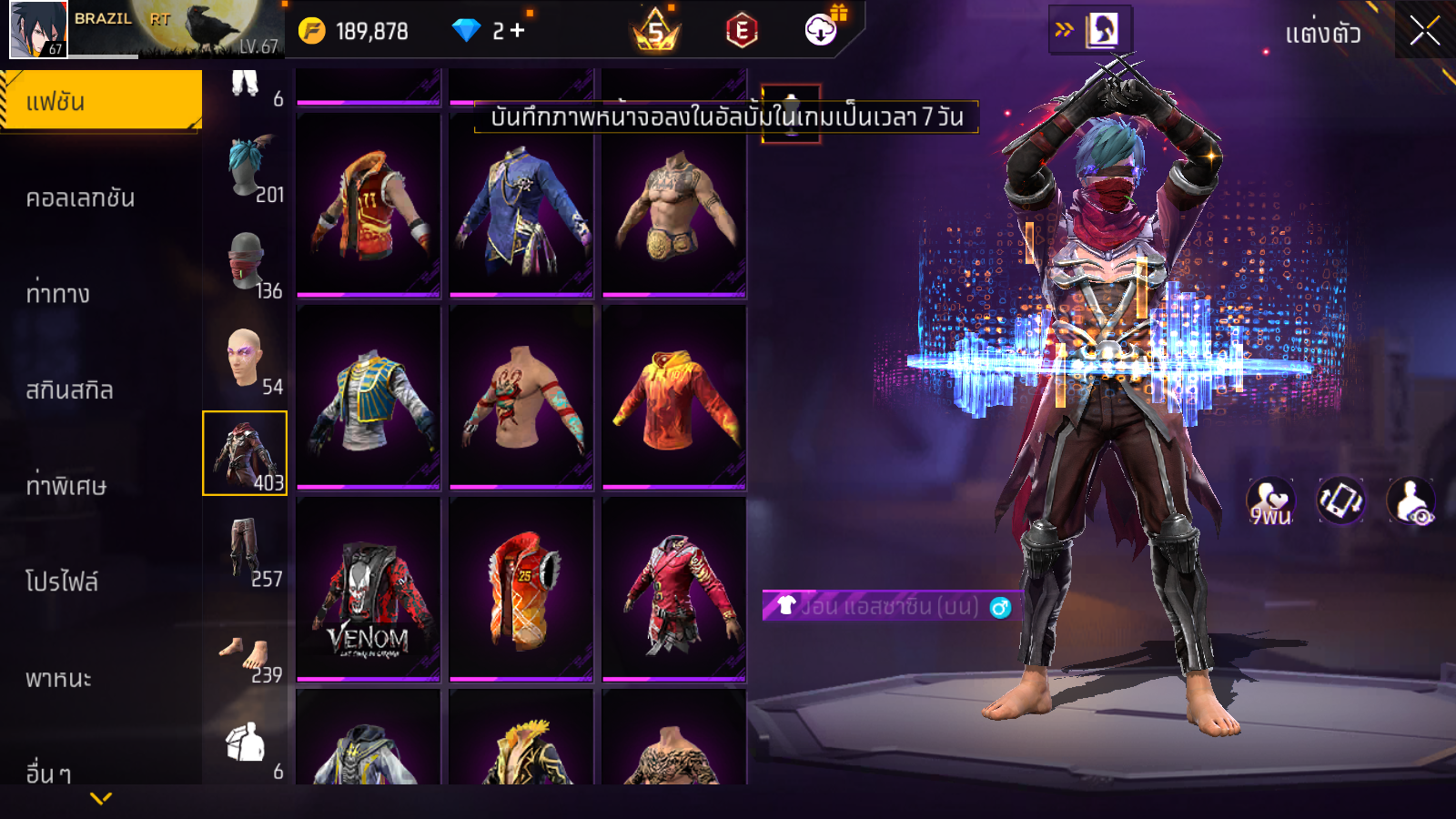Select the pants category showing 257
Screen dimensions: 1456x819
coord(246,550)
